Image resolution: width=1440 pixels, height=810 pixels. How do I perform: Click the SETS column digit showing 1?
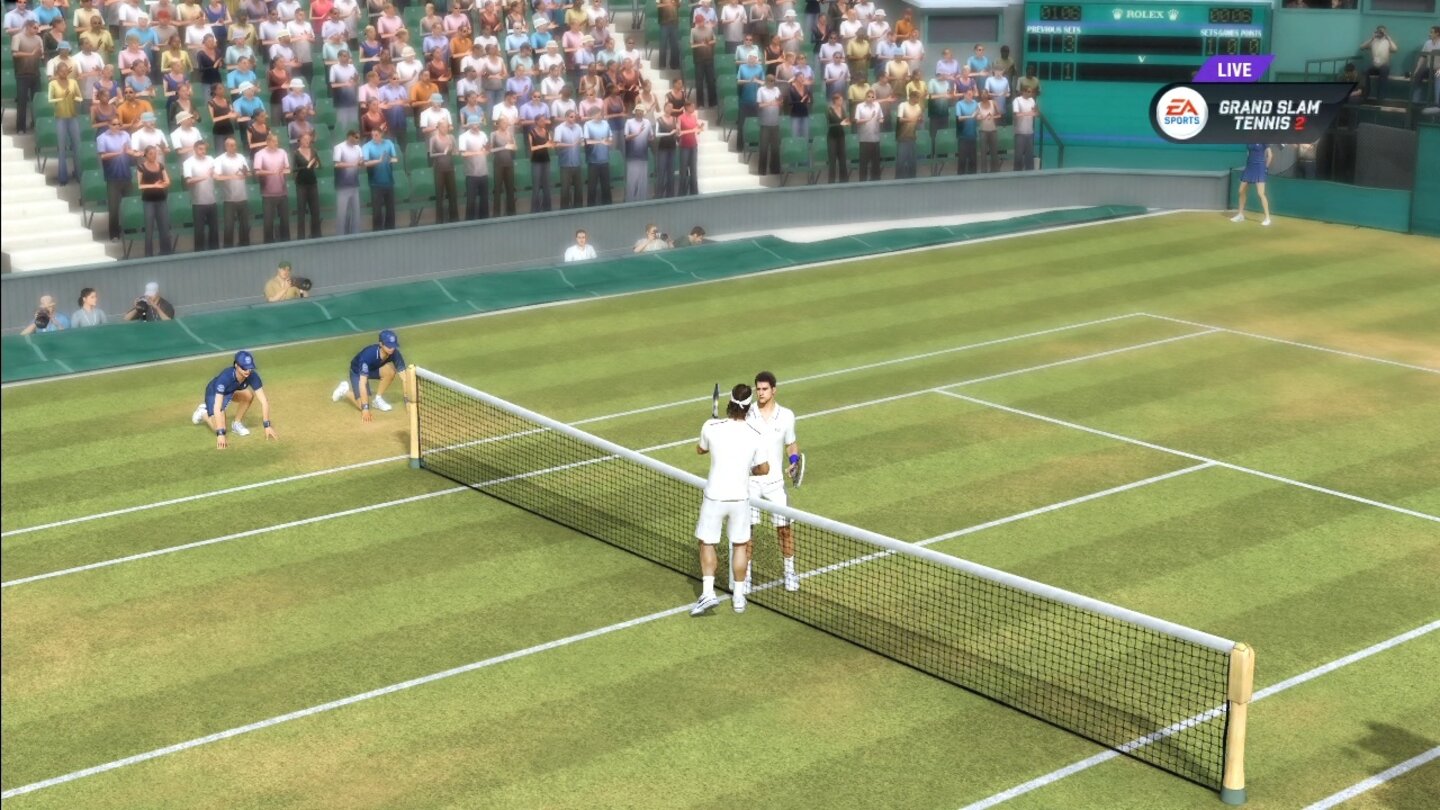[1209, 45]
